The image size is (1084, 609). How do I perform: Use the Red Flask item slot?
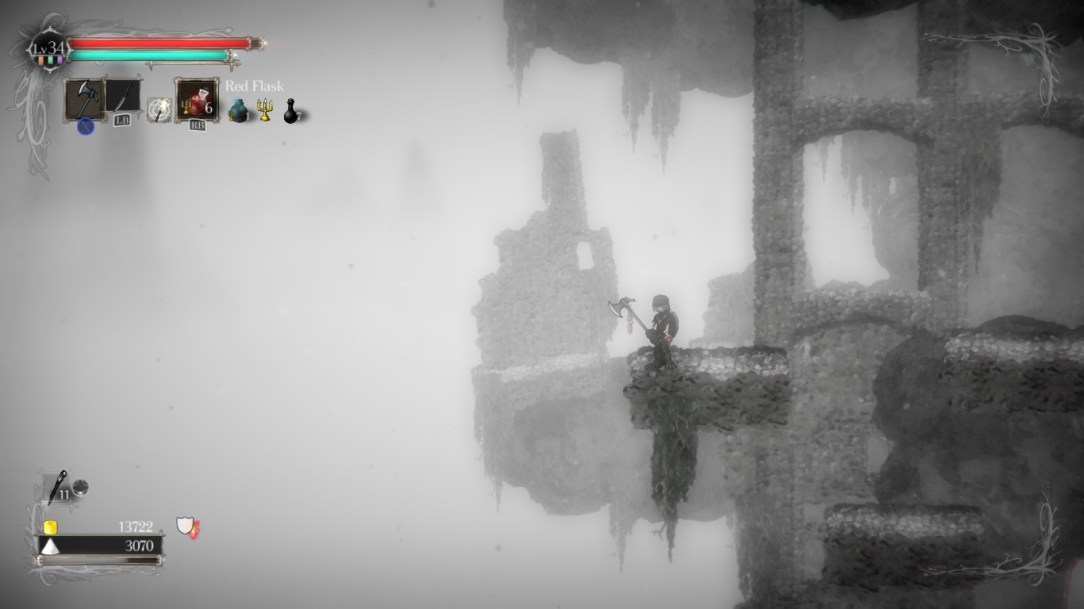[x=196, y=100]
